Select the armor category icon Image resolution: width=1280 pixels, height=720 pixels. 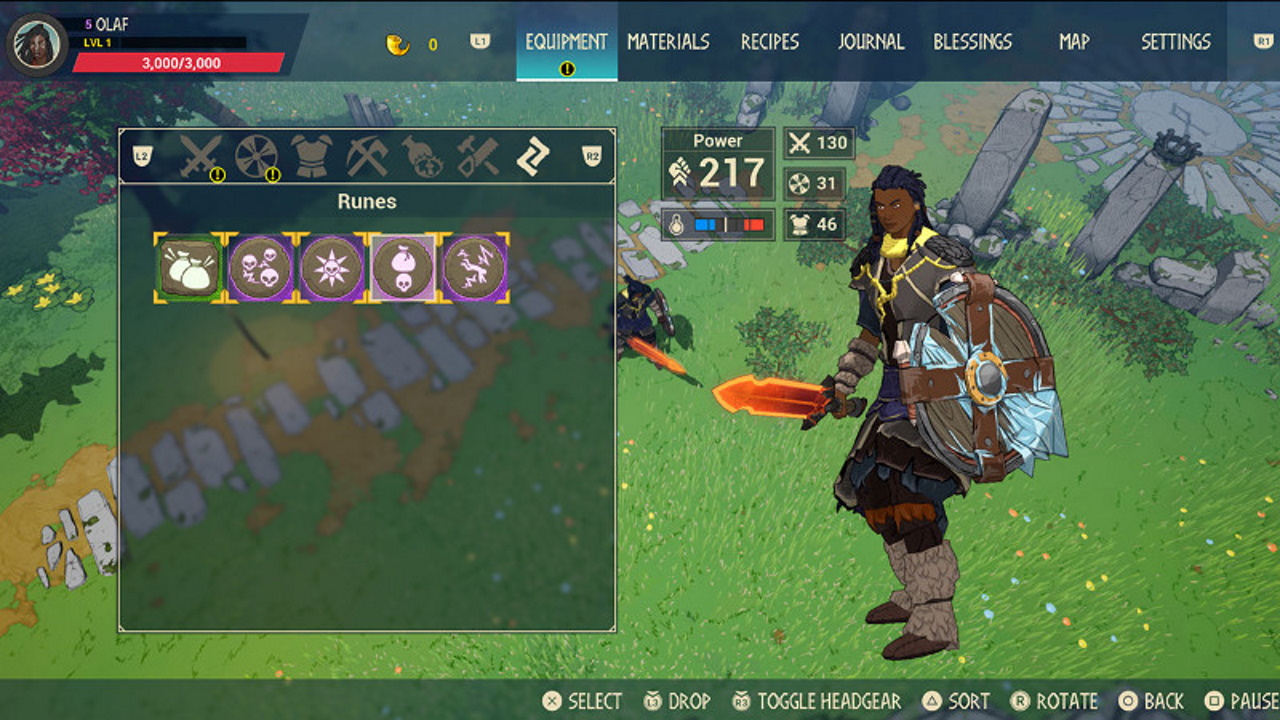click(x=310, y=155)
